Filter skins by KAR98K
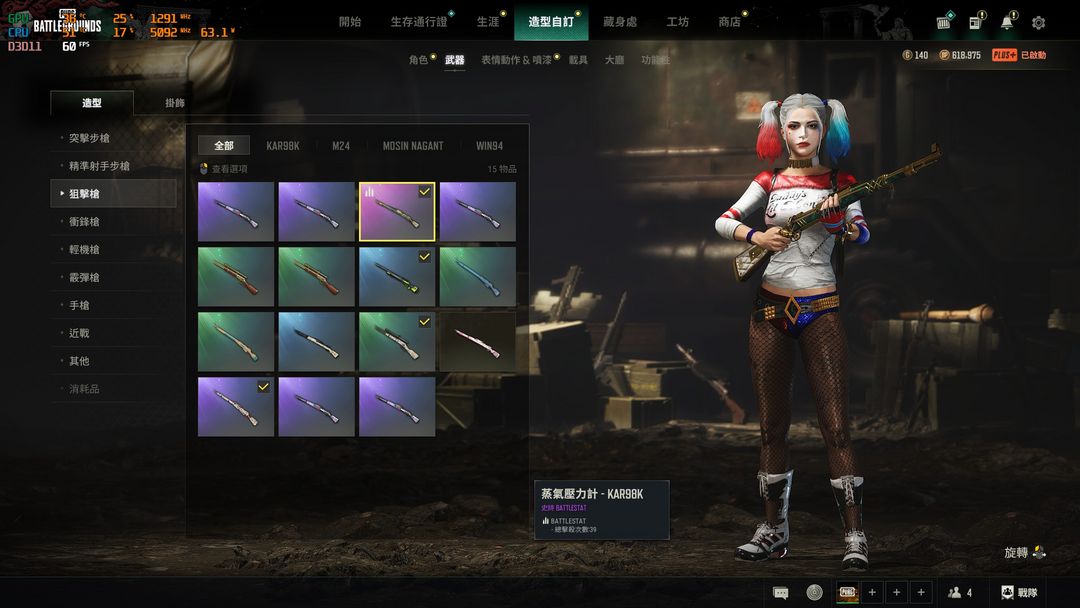The width and height of the screenshot is (1080, 608). point(282,146)
